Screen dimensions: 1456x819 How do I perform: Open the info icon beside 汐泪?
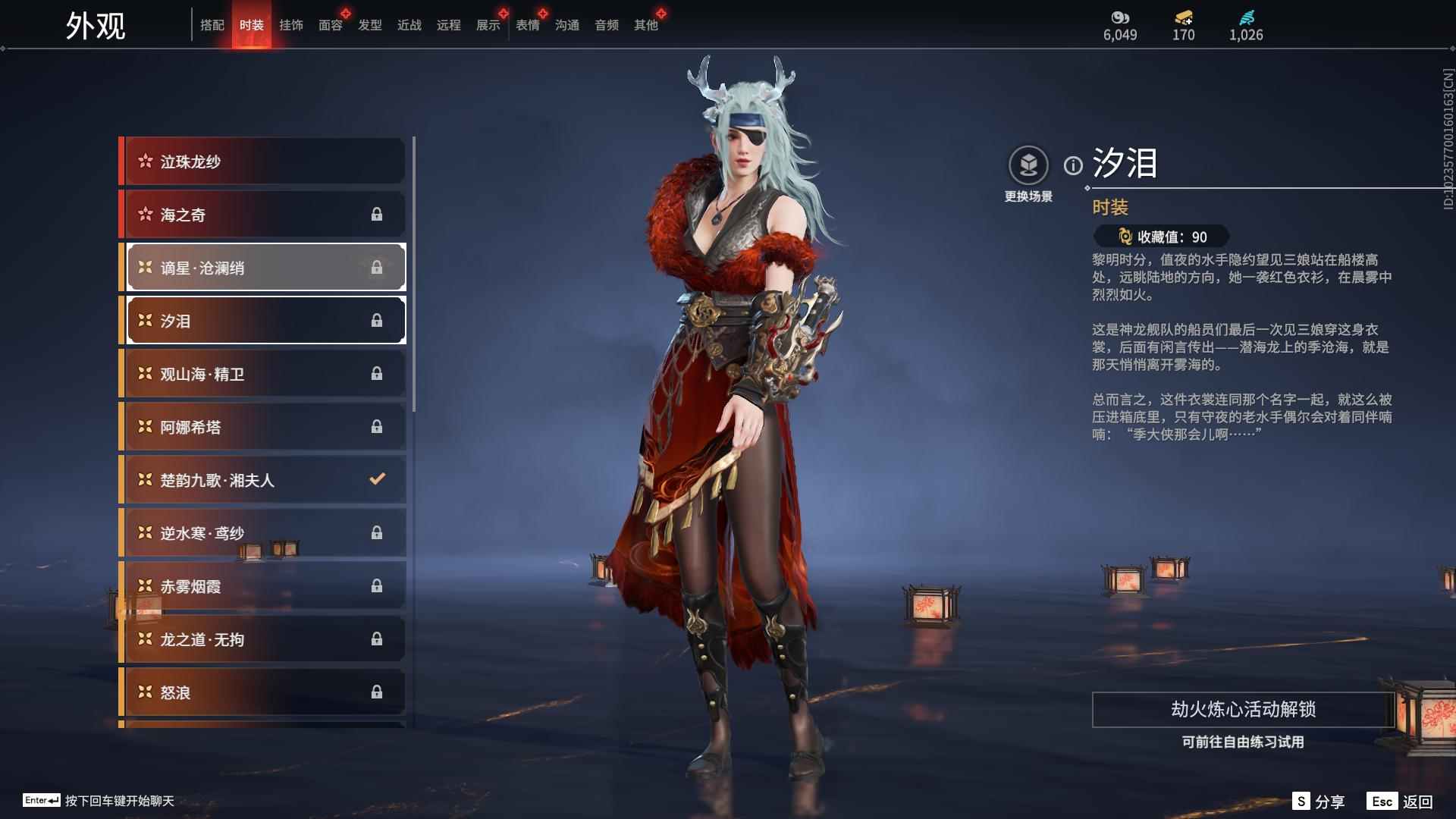click(x=1072, y=165)
